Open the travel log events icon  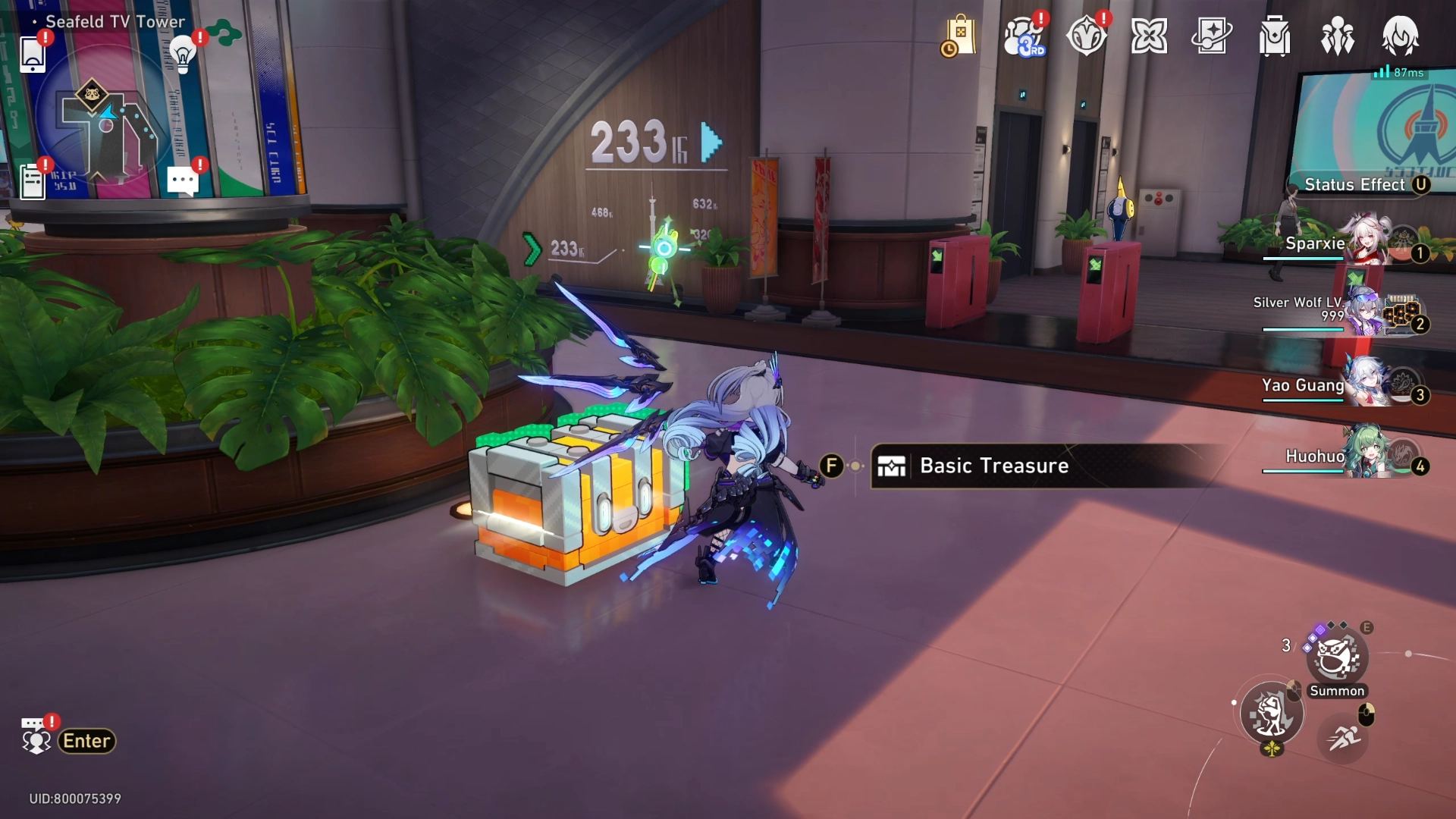[1086, 36]
